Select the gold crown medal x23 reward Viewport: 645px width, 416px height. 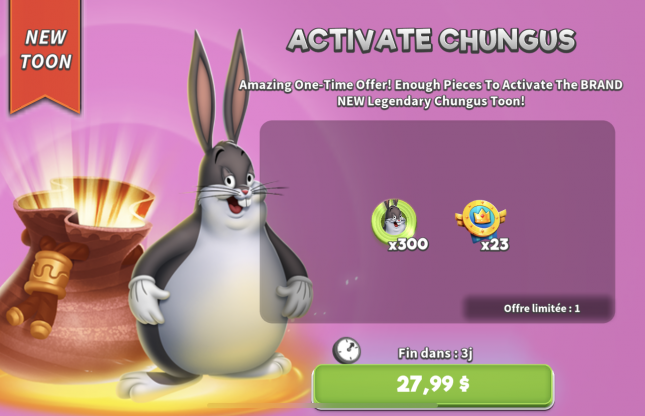480,219
